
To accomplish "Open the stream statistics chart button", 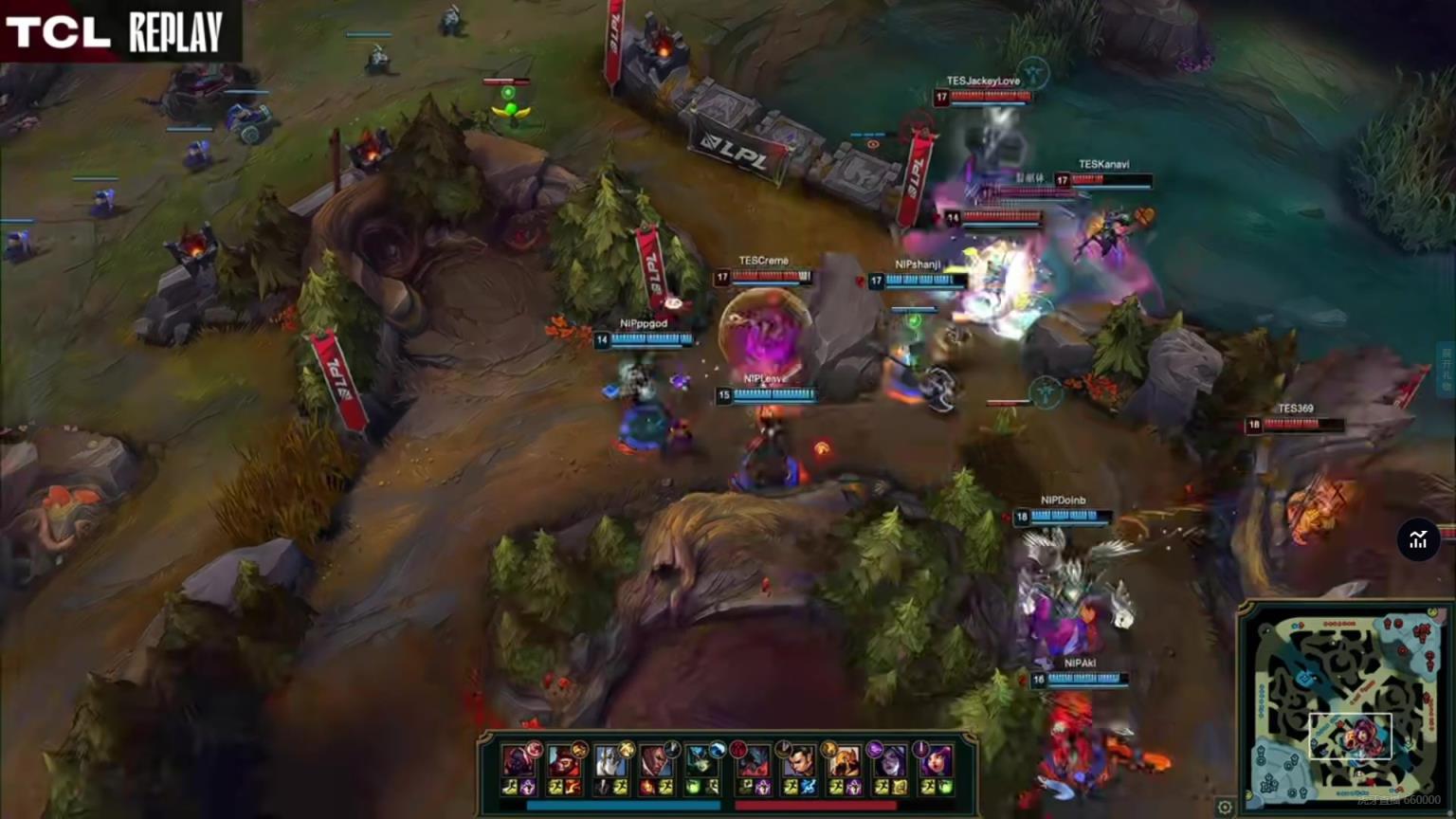I will coord(1418,540).
